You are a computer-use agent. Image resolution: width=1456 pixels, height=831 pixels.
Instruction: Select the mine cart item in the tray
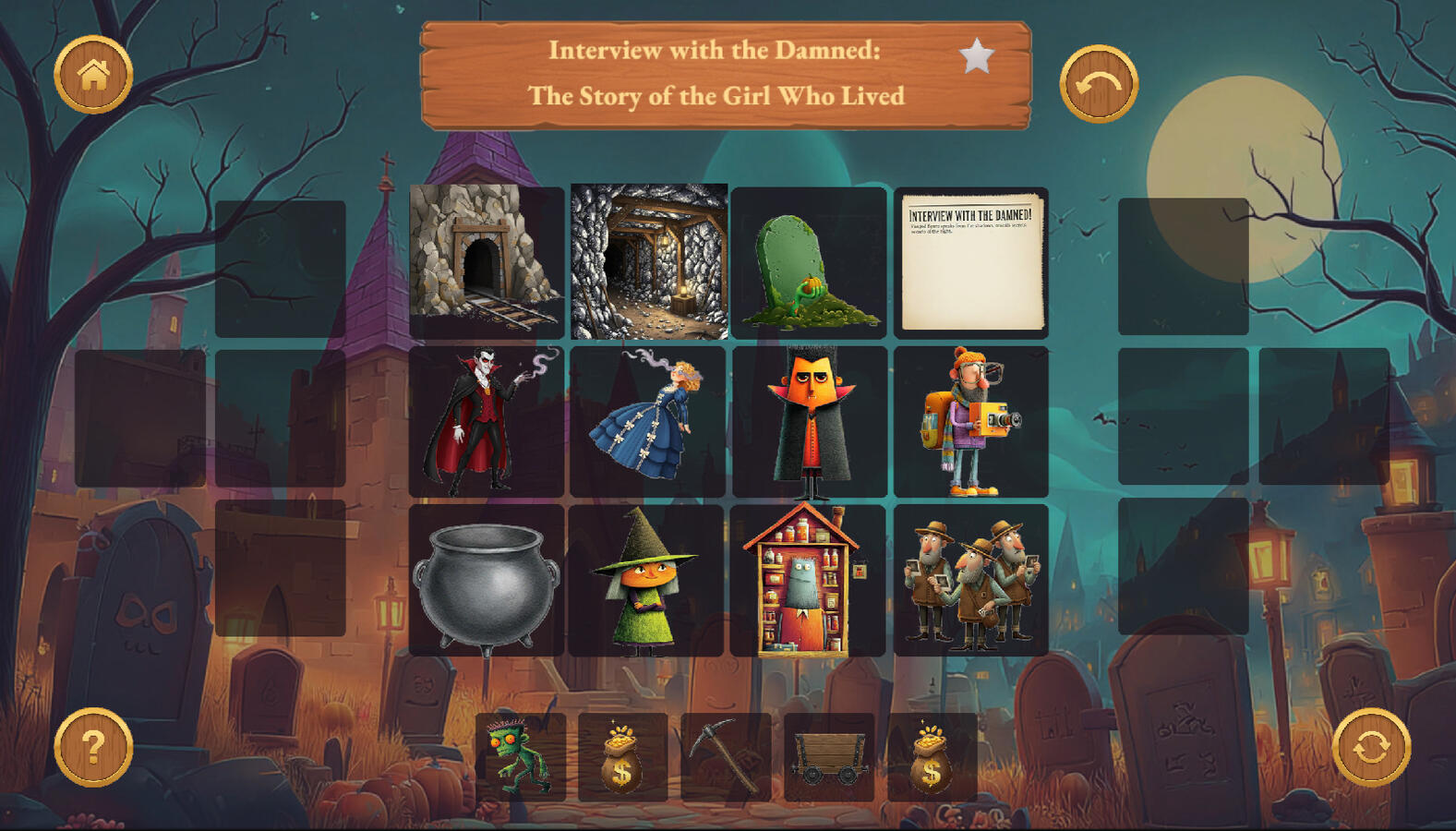[x=828, y=756]
